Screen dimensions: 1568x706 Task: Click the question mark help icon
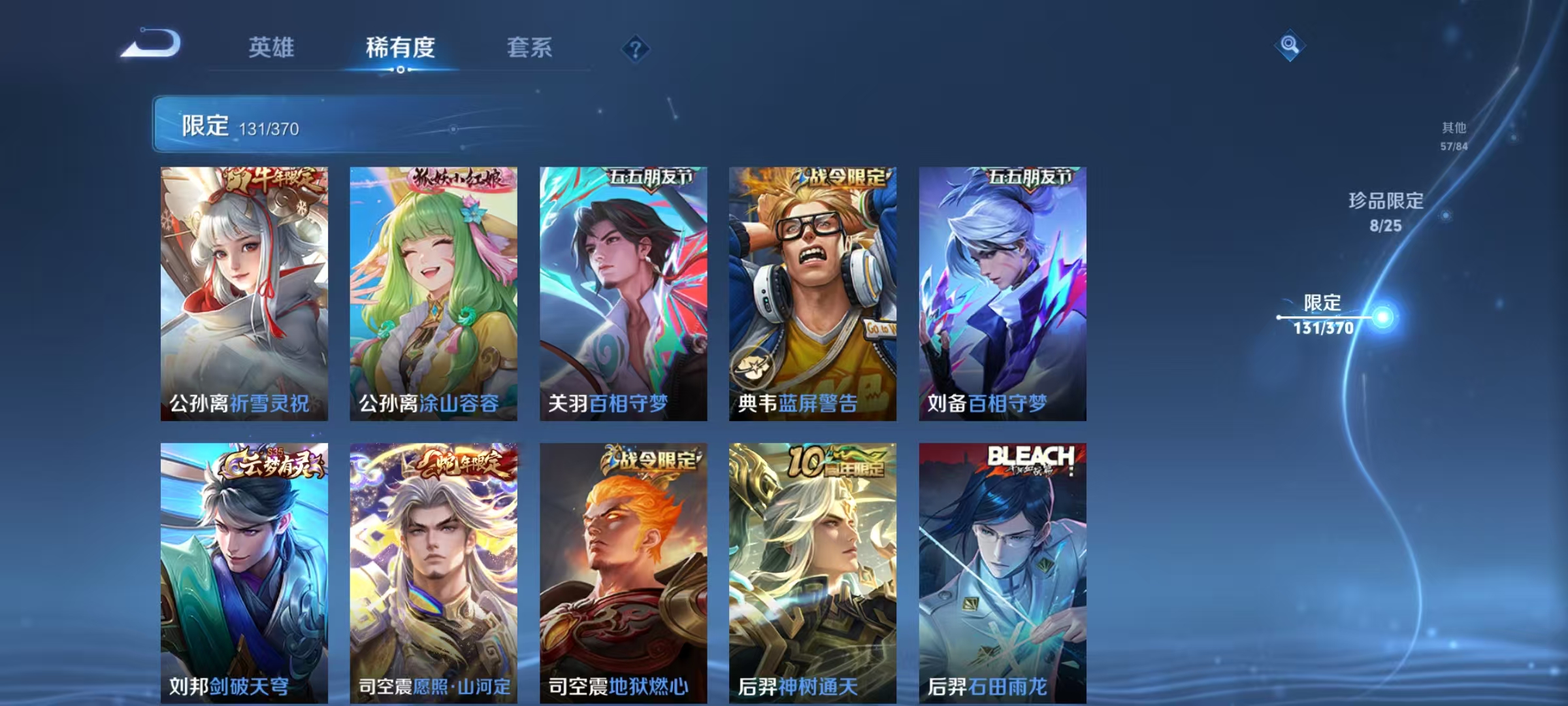636,48
